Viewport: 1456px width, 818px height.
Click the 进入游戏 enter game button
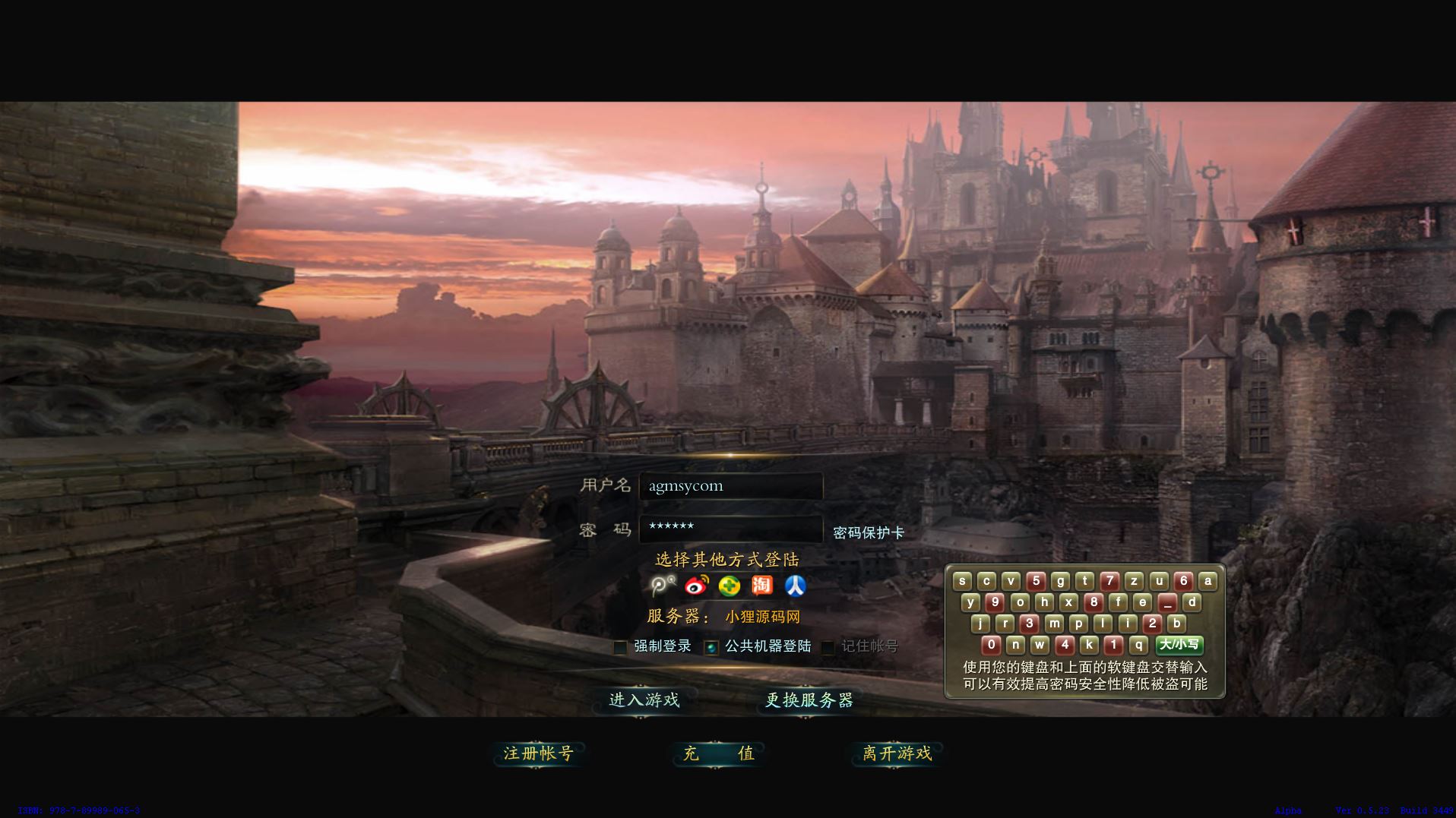click(644, 700)
